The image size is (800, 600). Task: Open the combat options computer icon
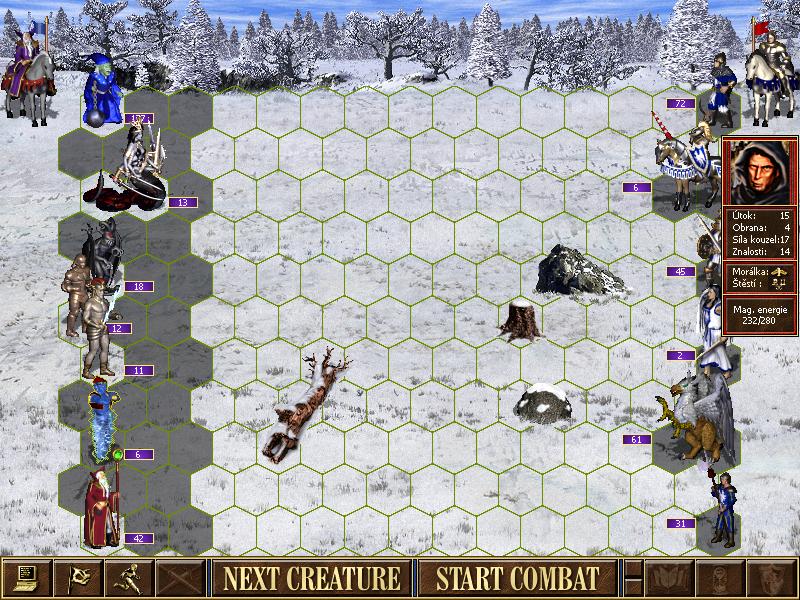[25, 578]
